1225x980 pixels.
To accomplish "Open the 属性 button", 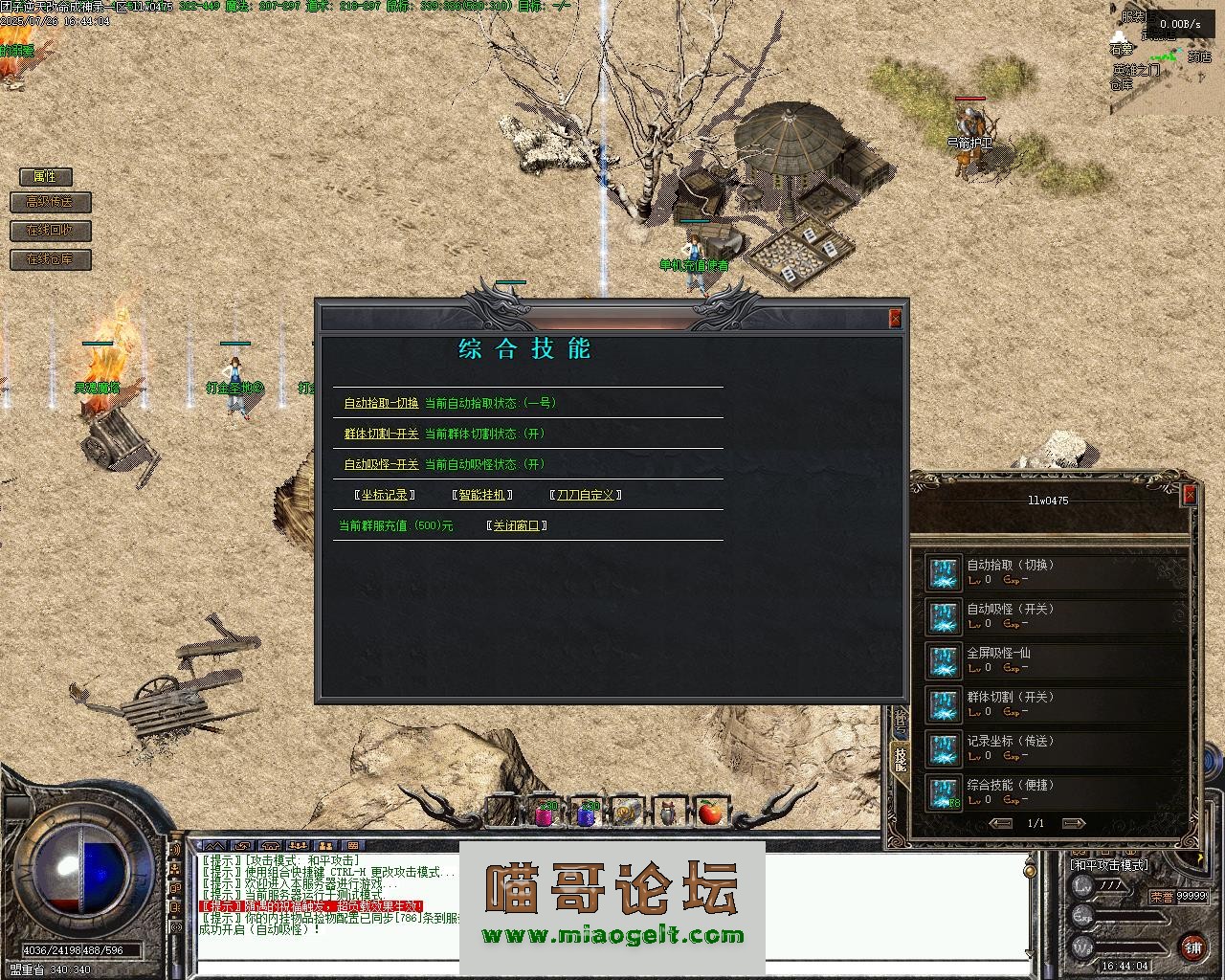I will pyautogui.click(x=45, y=176).
